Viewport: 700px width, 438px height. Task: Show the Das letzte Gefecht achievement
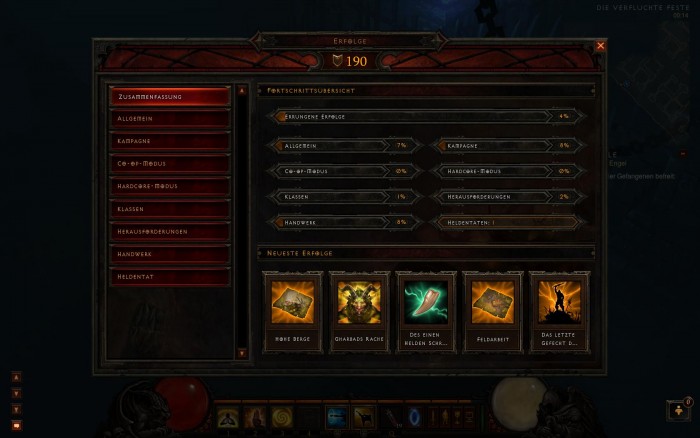point(559,310)
